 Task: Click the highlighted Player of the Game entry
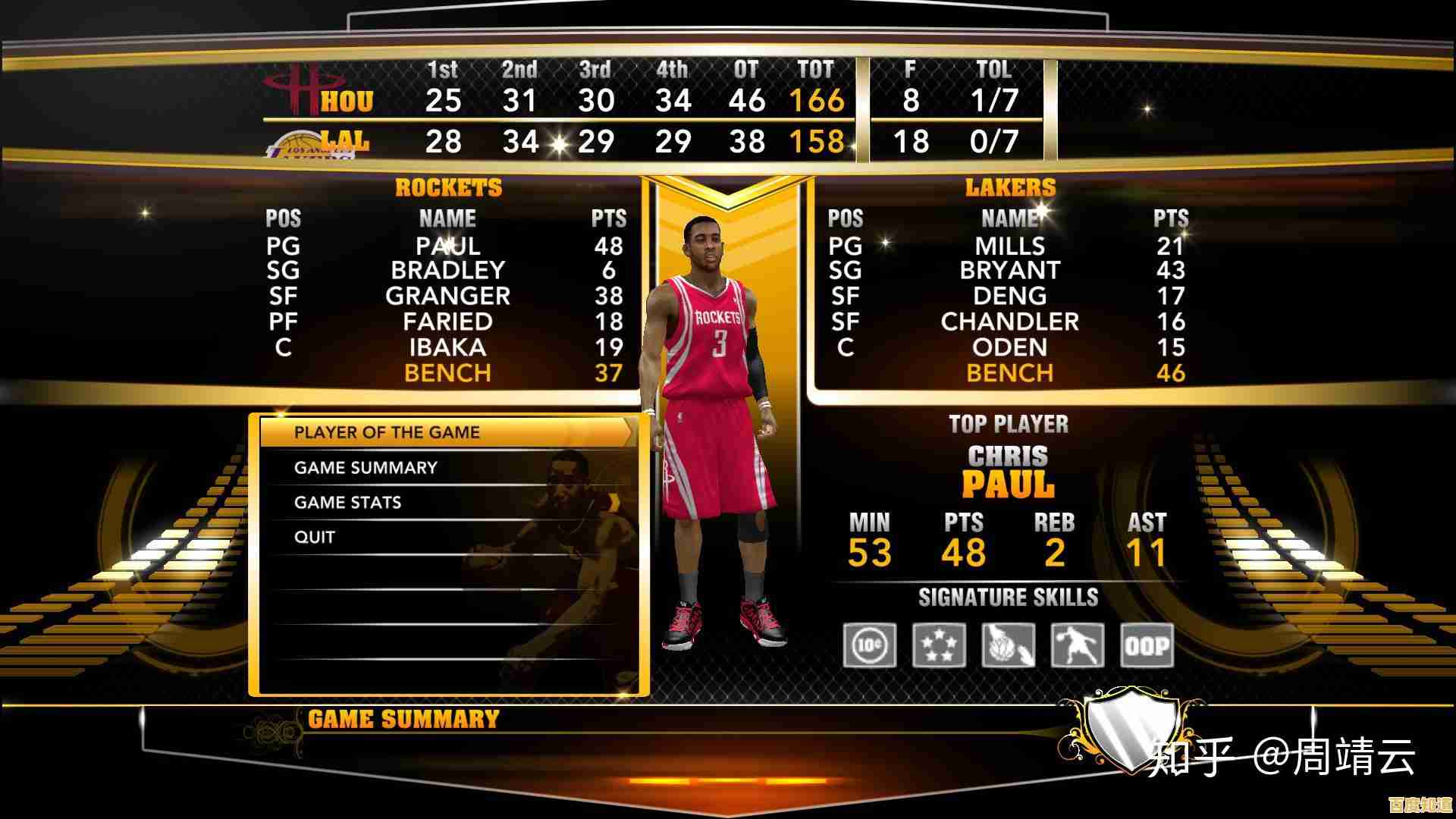point(388,431)
